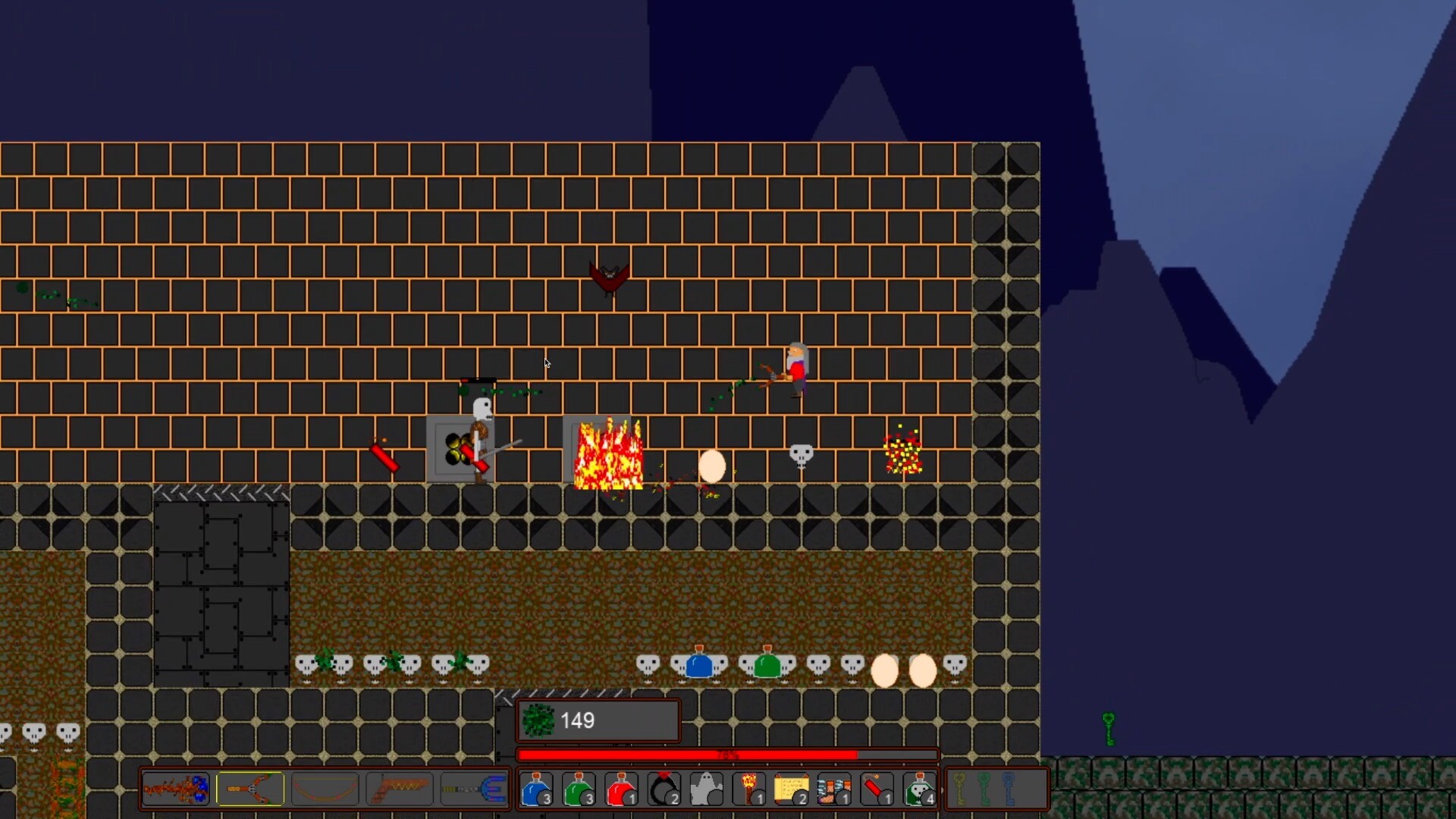Select the highlighted slingshot weapon slot
This screenshot has height=819, width=1456.
pyautogui.click(x=250, y=789)
